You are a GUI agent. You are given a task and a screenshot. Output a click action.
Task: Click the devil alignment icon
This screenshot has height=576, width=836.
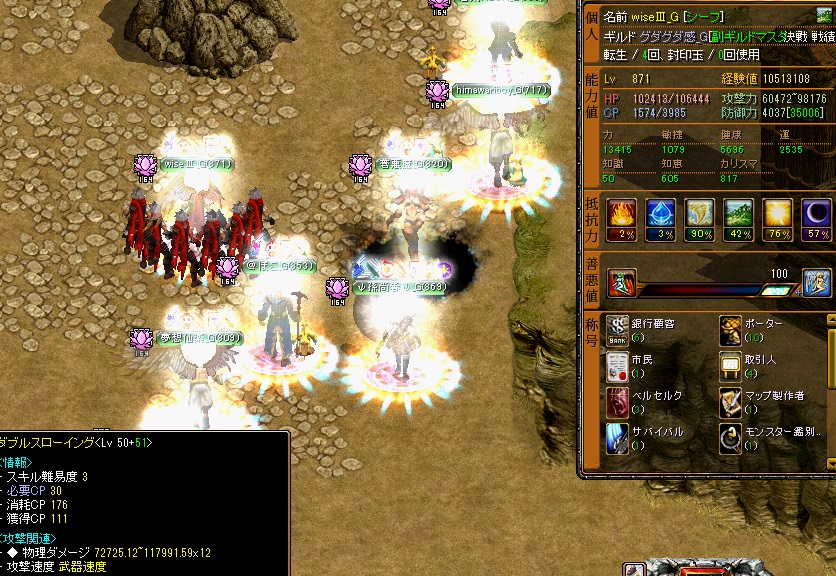tap(620, 282)
